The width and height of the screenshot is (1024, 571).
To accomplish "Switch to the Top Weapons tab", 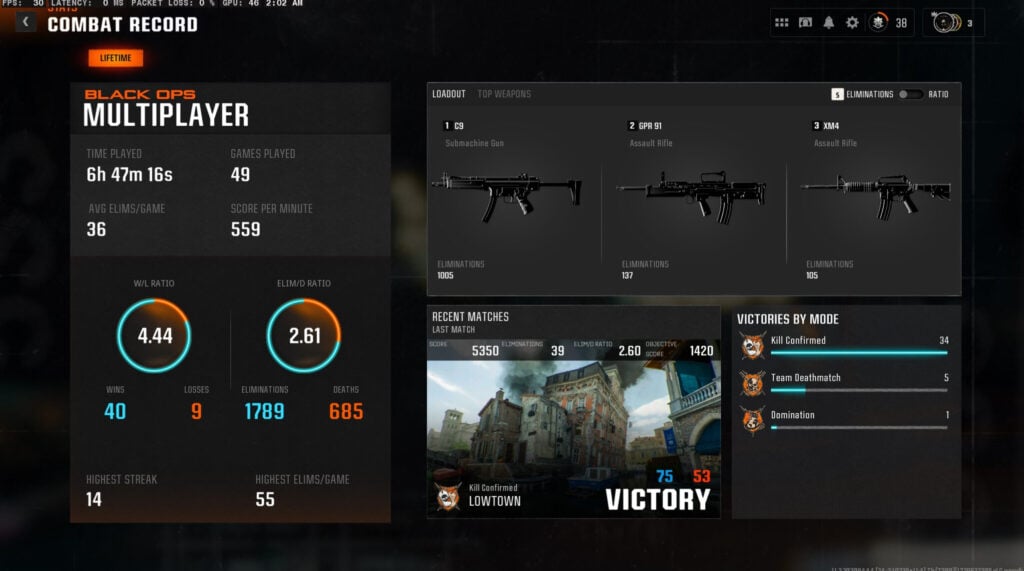I will click(504, 94).
